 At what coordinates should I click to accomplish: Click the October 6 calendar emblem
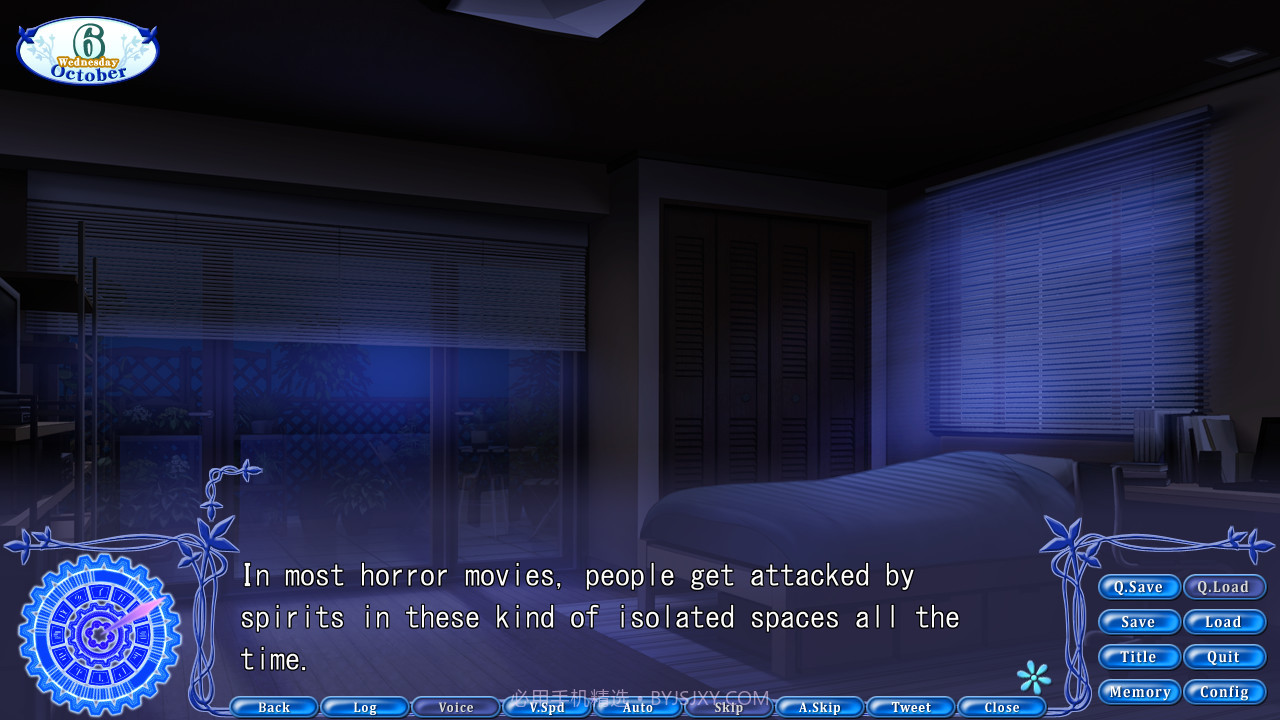[86, 48]
